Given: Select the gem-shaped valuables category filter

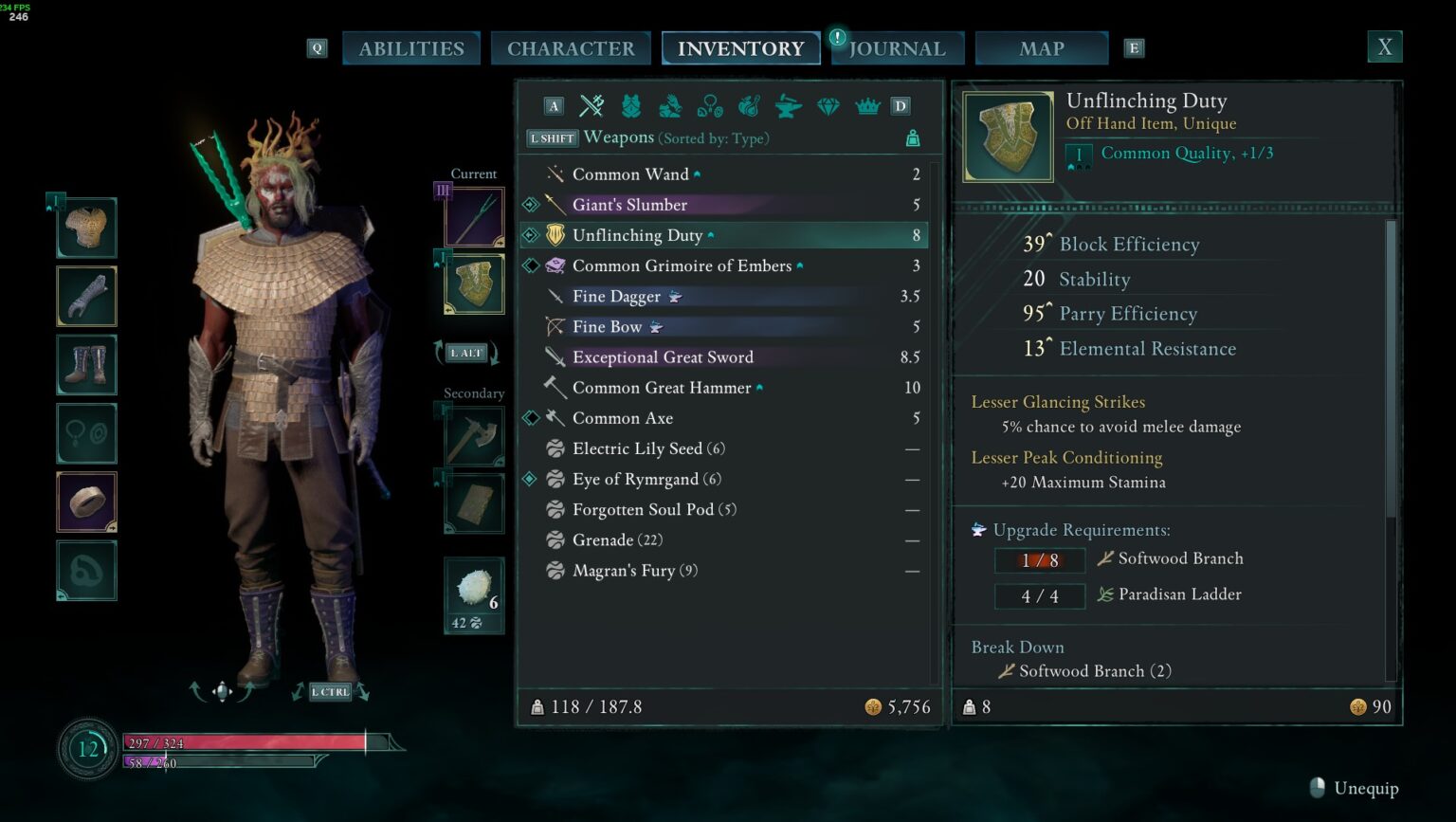Looking at the screenshot, I should [x=828, y=106].
